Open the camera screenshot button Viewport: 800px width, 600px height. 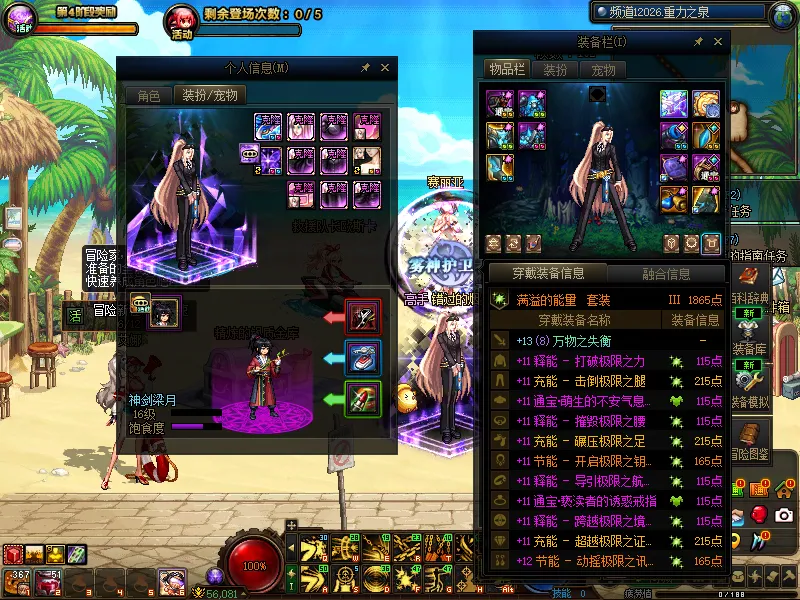pos(784,514)
